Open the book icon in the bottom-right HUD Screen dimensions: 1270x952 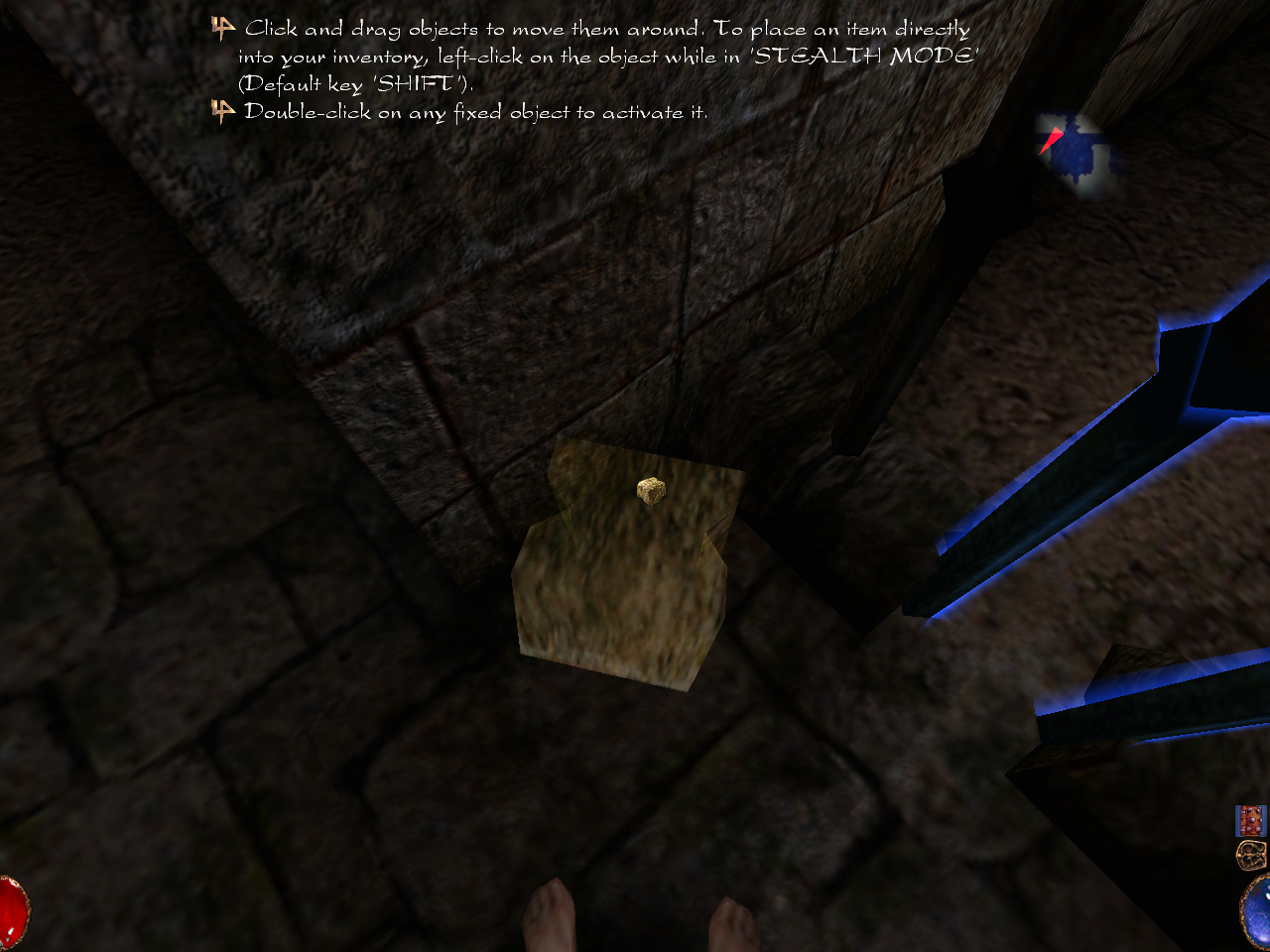pyautogui.click(x=1250, y=821)
